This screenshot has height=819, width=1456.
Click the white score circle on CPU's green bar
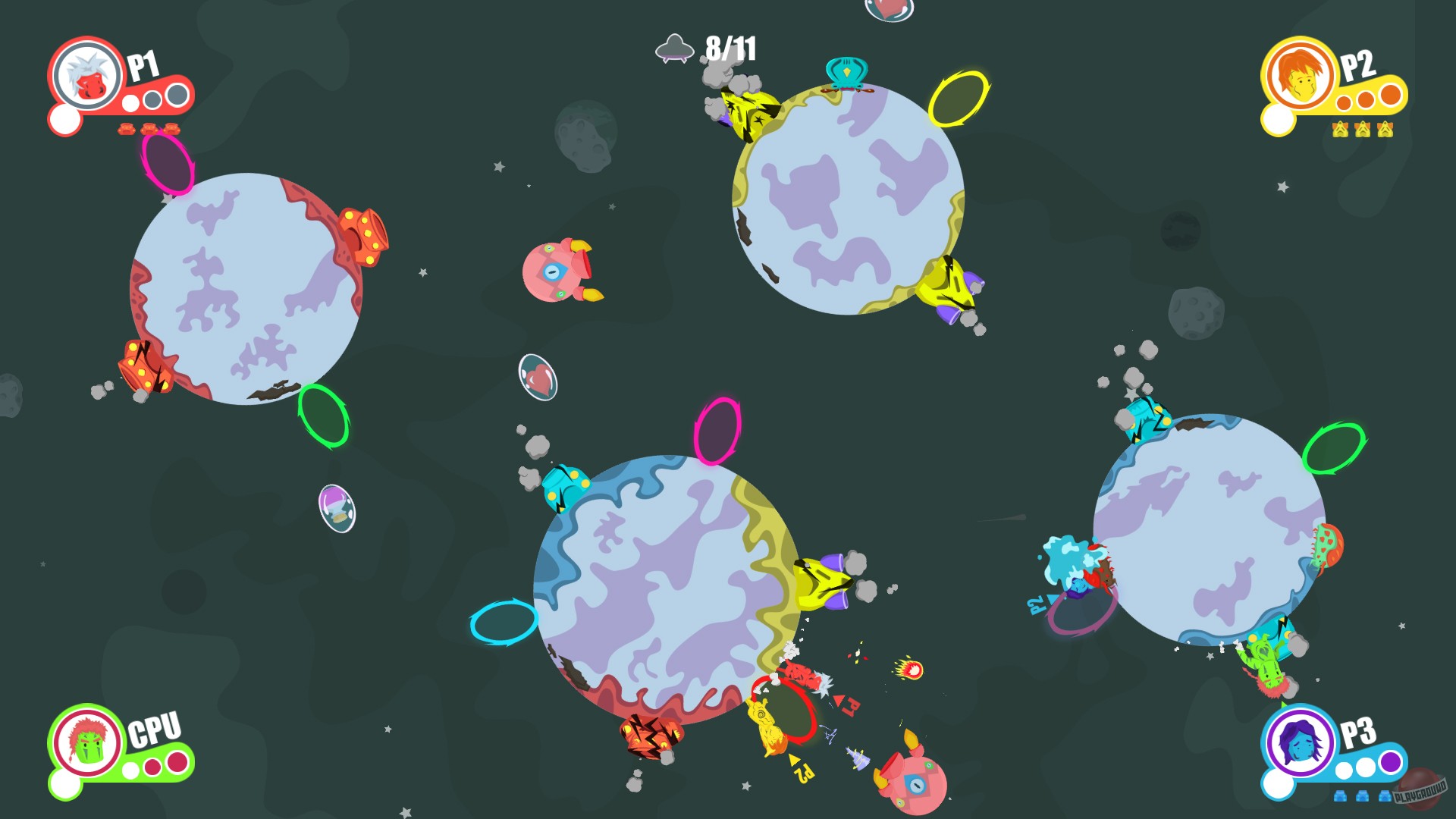[130, 770]
